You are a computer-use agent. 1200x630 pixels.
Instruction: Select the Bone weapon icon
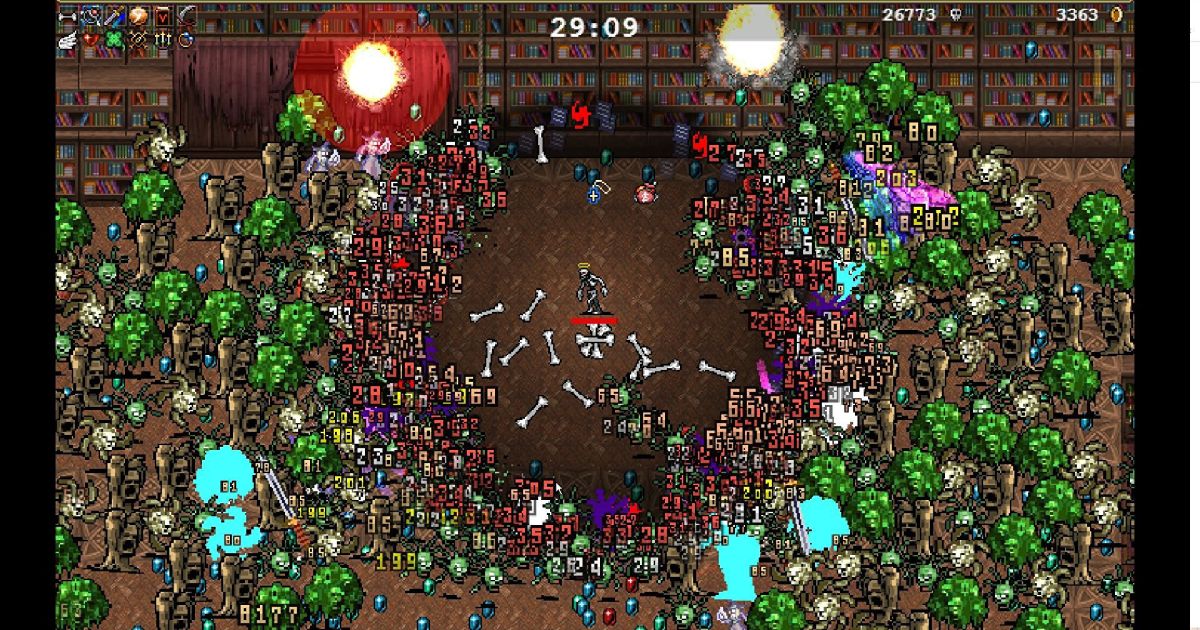(68, 16)
